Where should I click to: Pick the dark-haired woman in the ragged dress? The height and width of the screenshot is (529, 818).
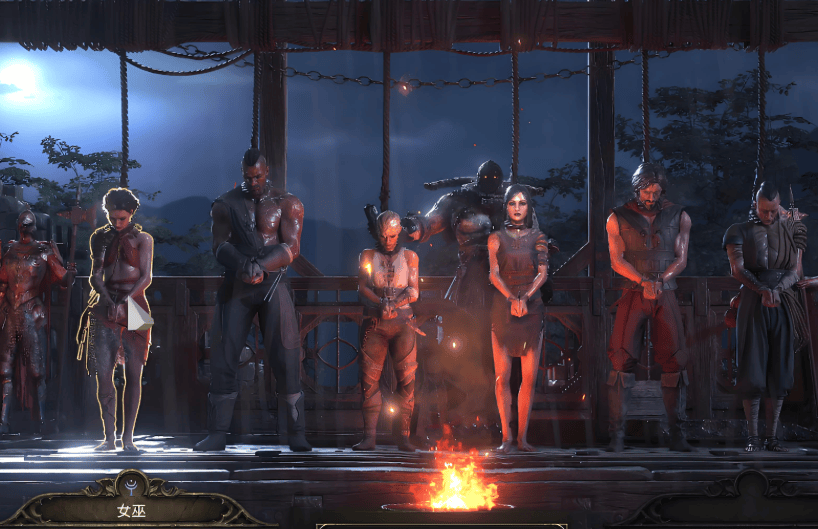[516, 300]
